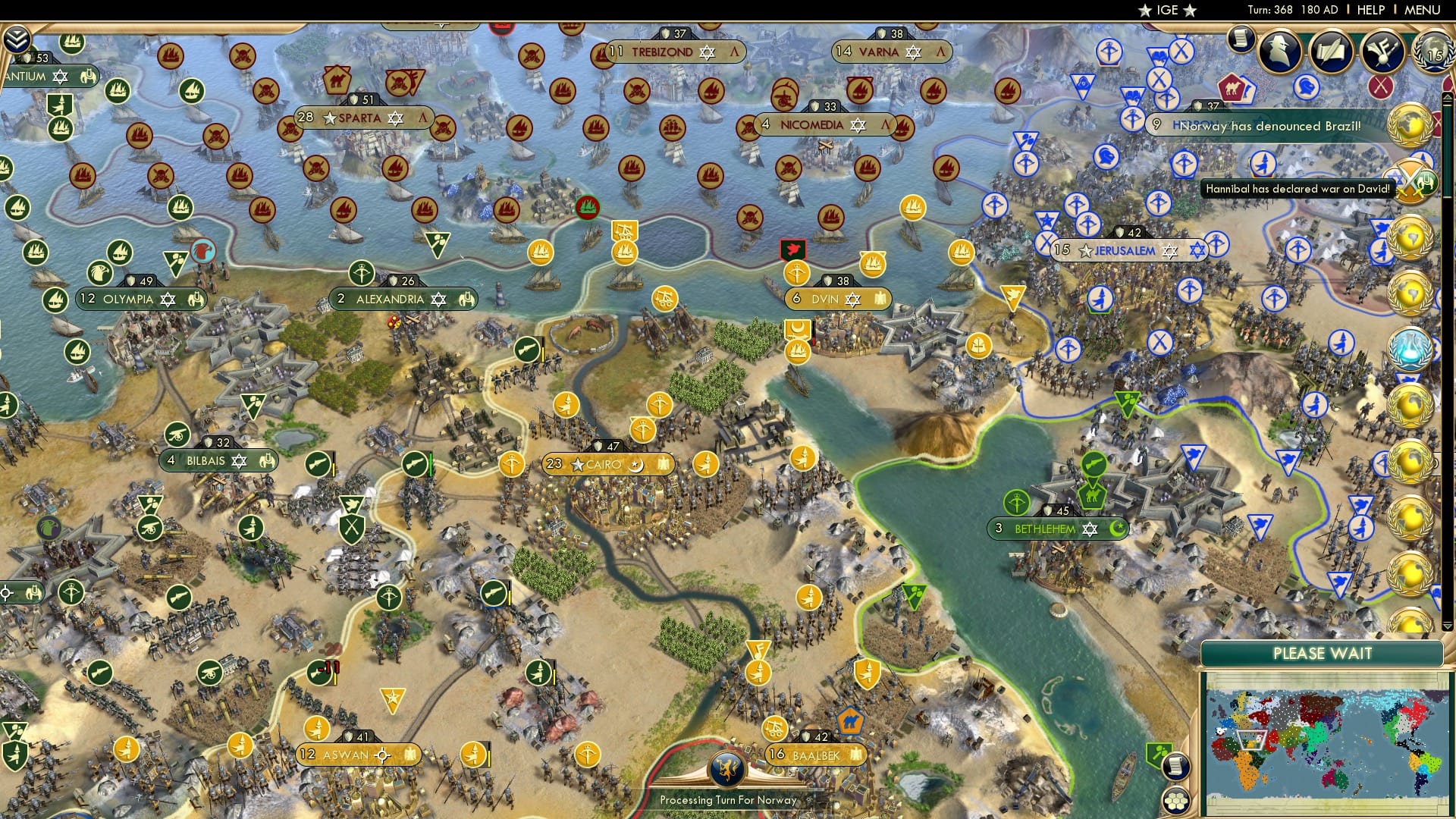Open the Diplomacy Overview scroll-and-quill icon
Screen dimensions: 1456x819
(1331, 49)
